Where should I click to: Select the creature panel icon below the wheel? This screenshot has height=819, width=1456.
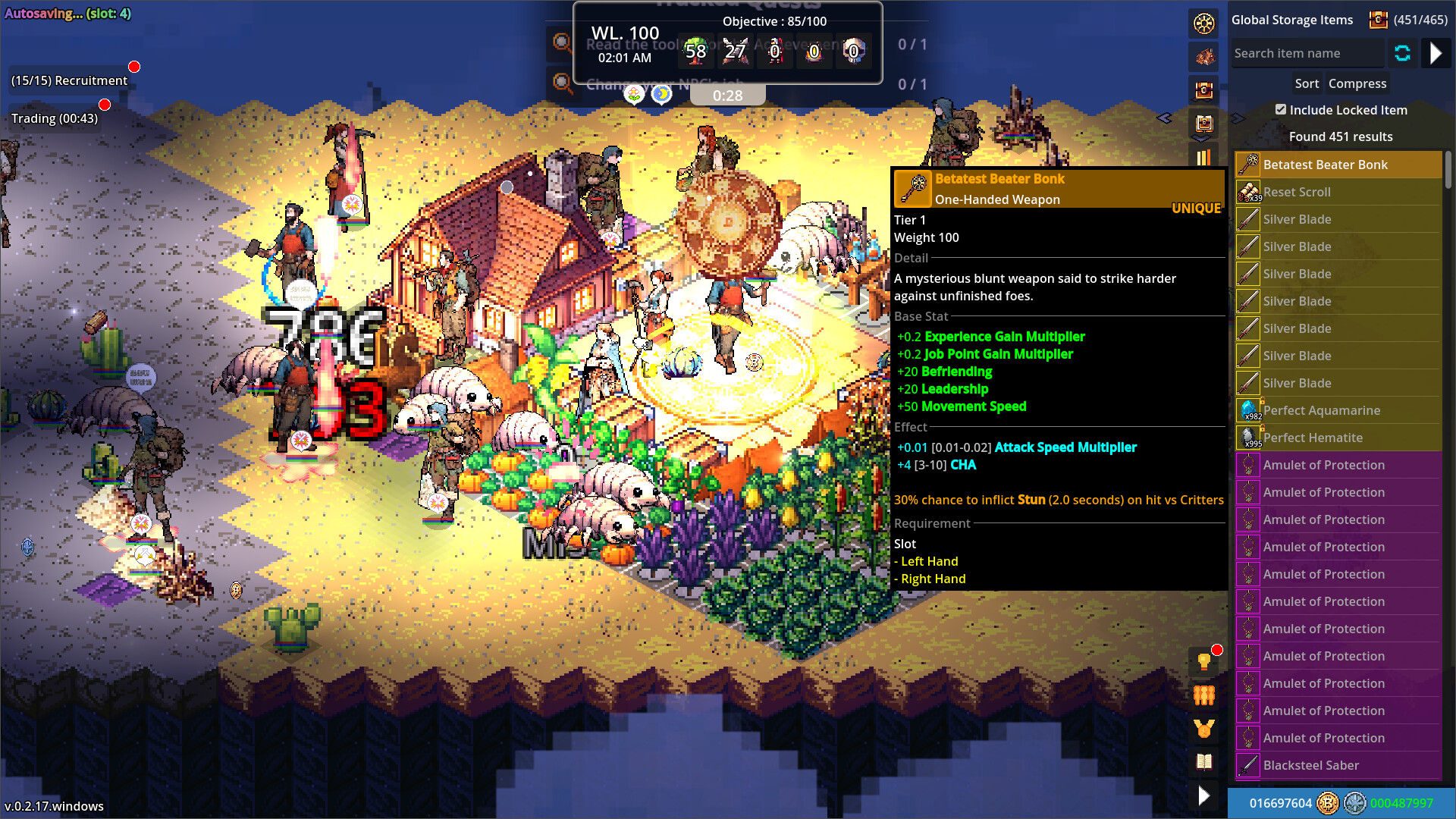(1204, 58)
